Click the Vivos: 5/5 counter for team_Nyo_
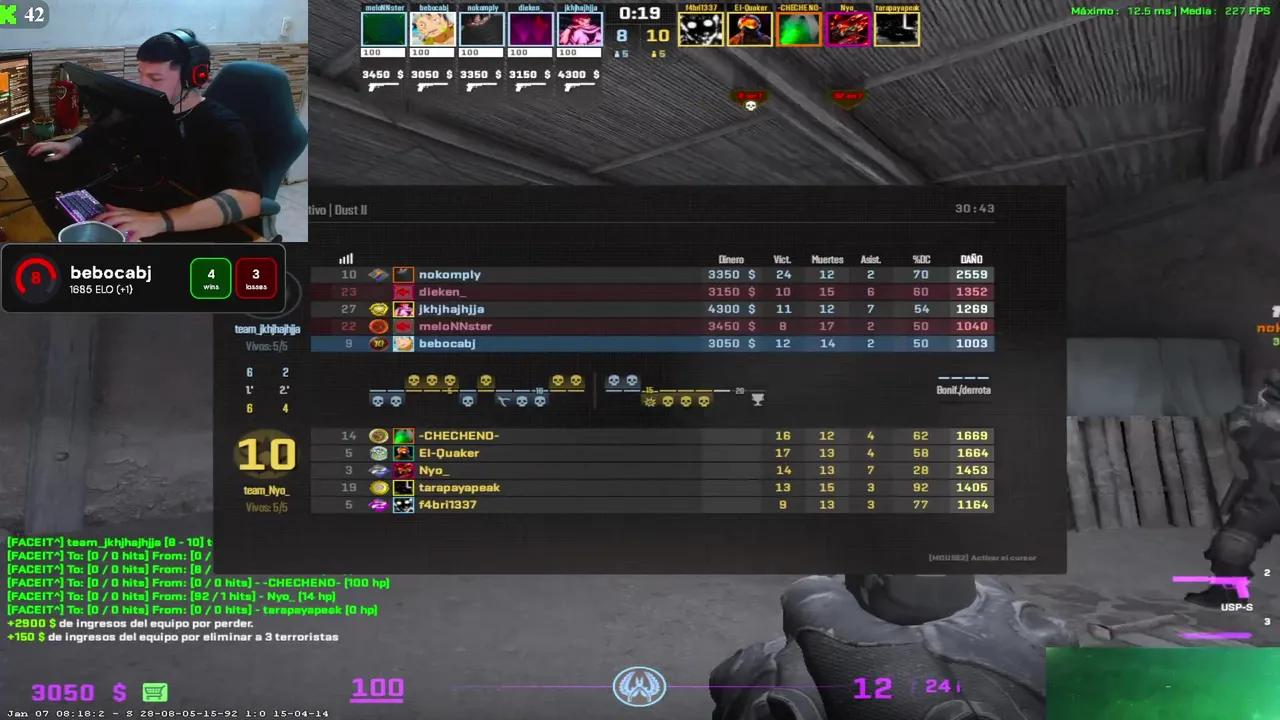Viewport: 1280px width, 720px height. click(266, 506)
